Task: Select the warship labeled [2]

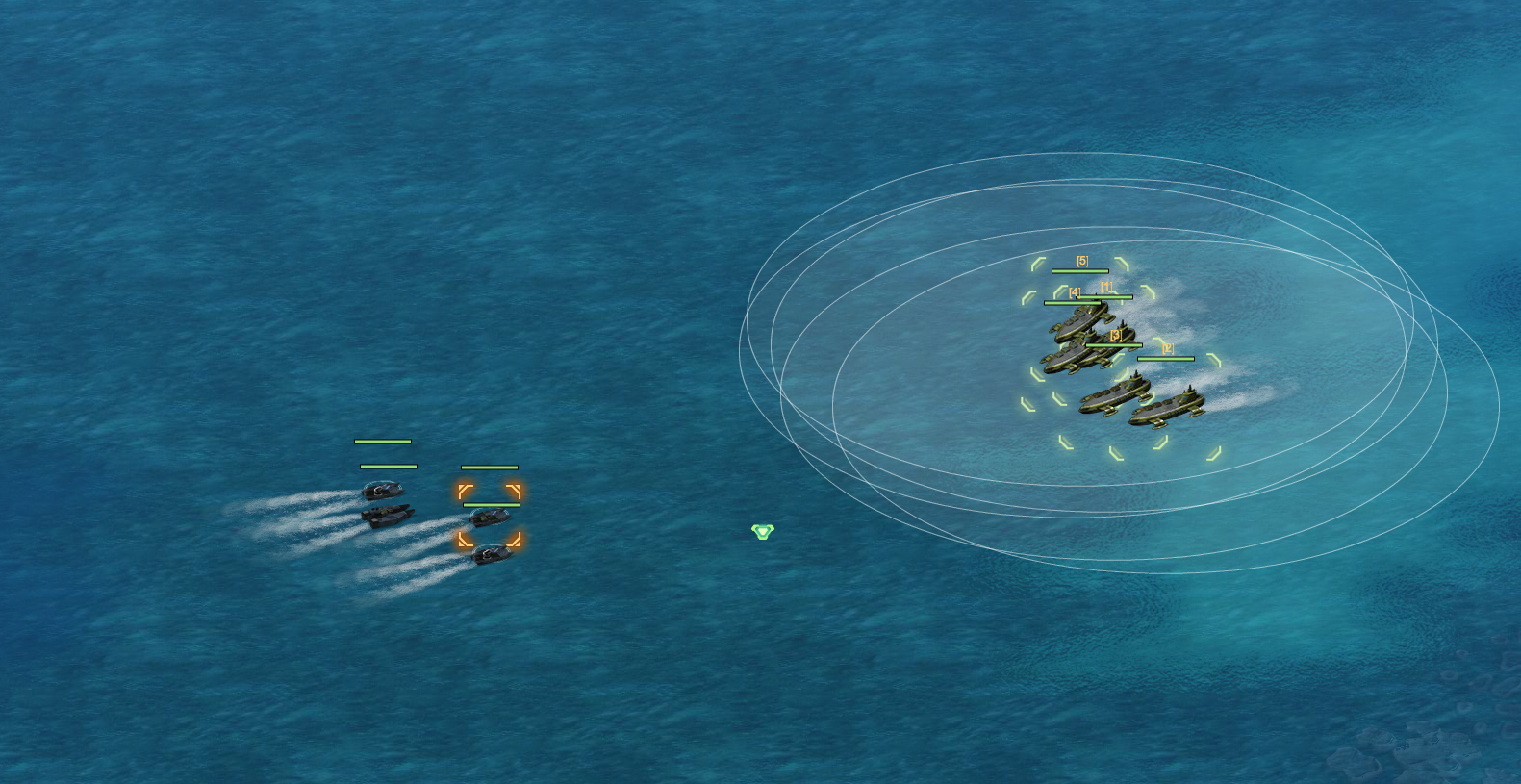Action: [1170, 406]
